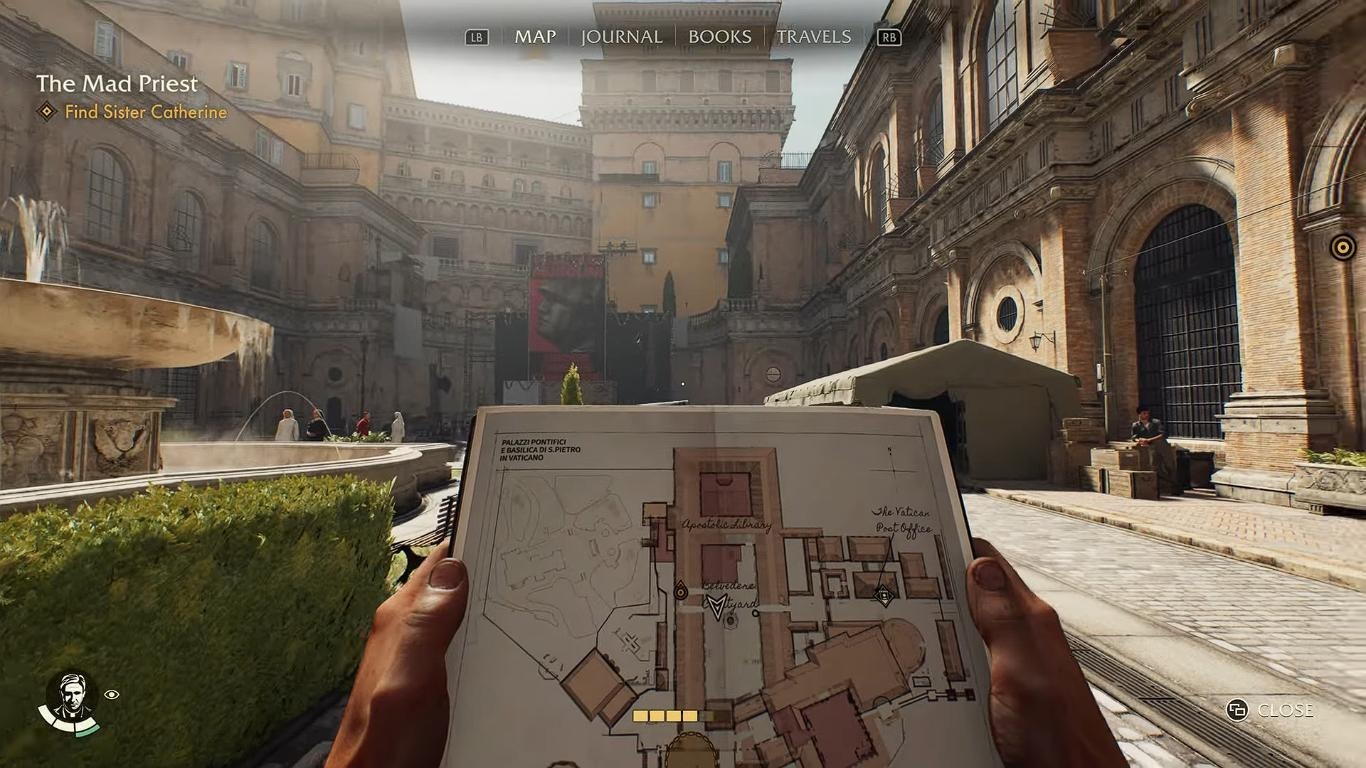
Task: Select The Mad Priest quest tracker
Action: (x=117, y=84)
